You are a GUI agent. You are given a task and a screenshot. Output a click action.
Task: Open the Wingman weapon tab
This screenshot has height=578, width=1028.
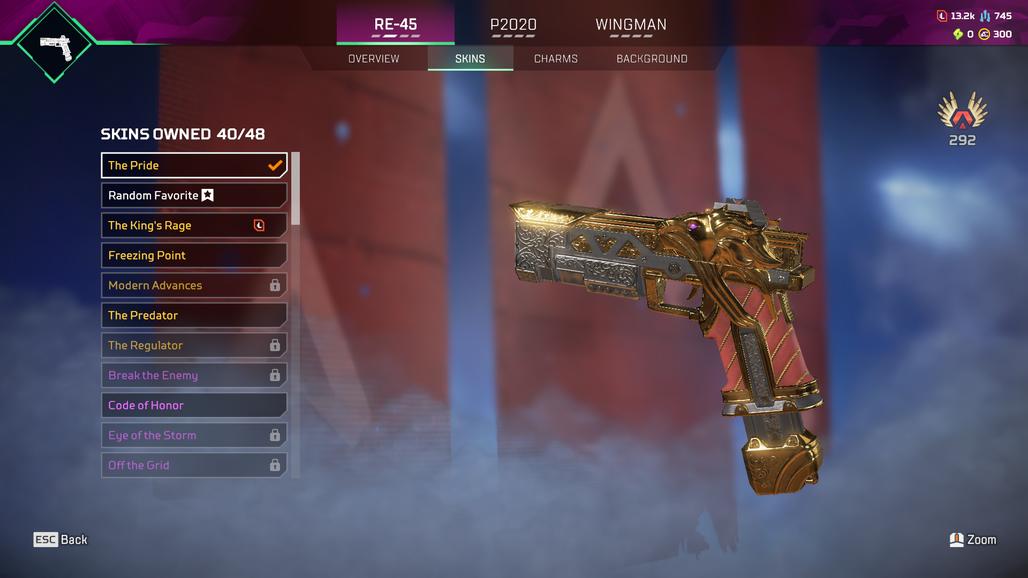[630, 25]
